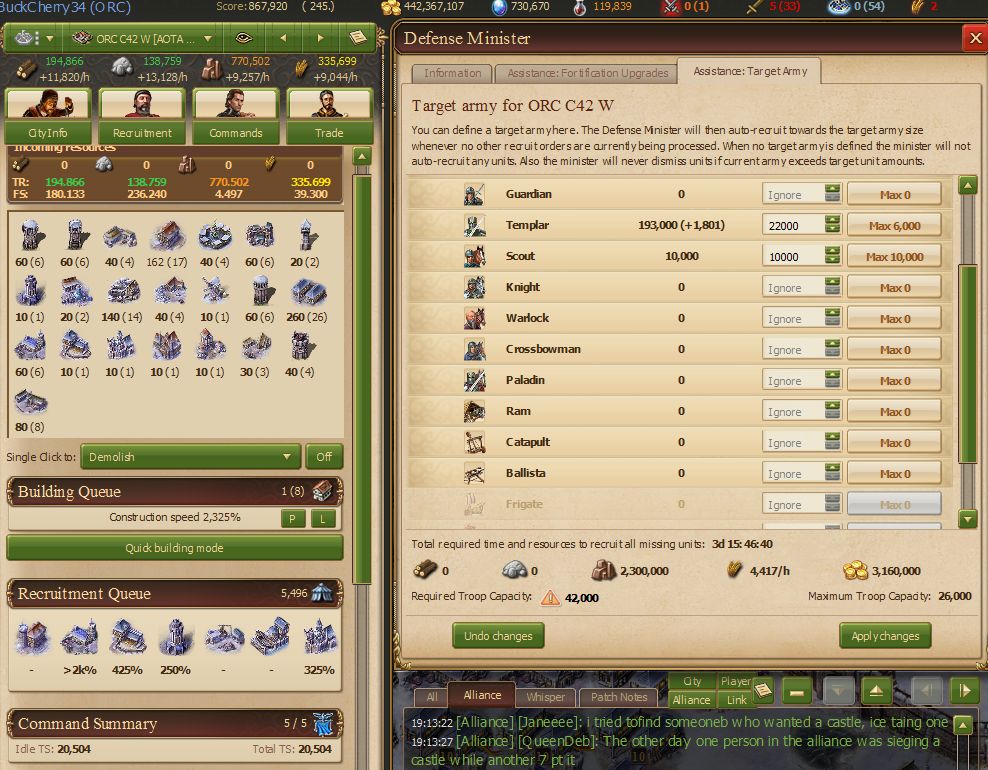
Task: Toggle the single-click Off button
Action: tap(324, 457)
